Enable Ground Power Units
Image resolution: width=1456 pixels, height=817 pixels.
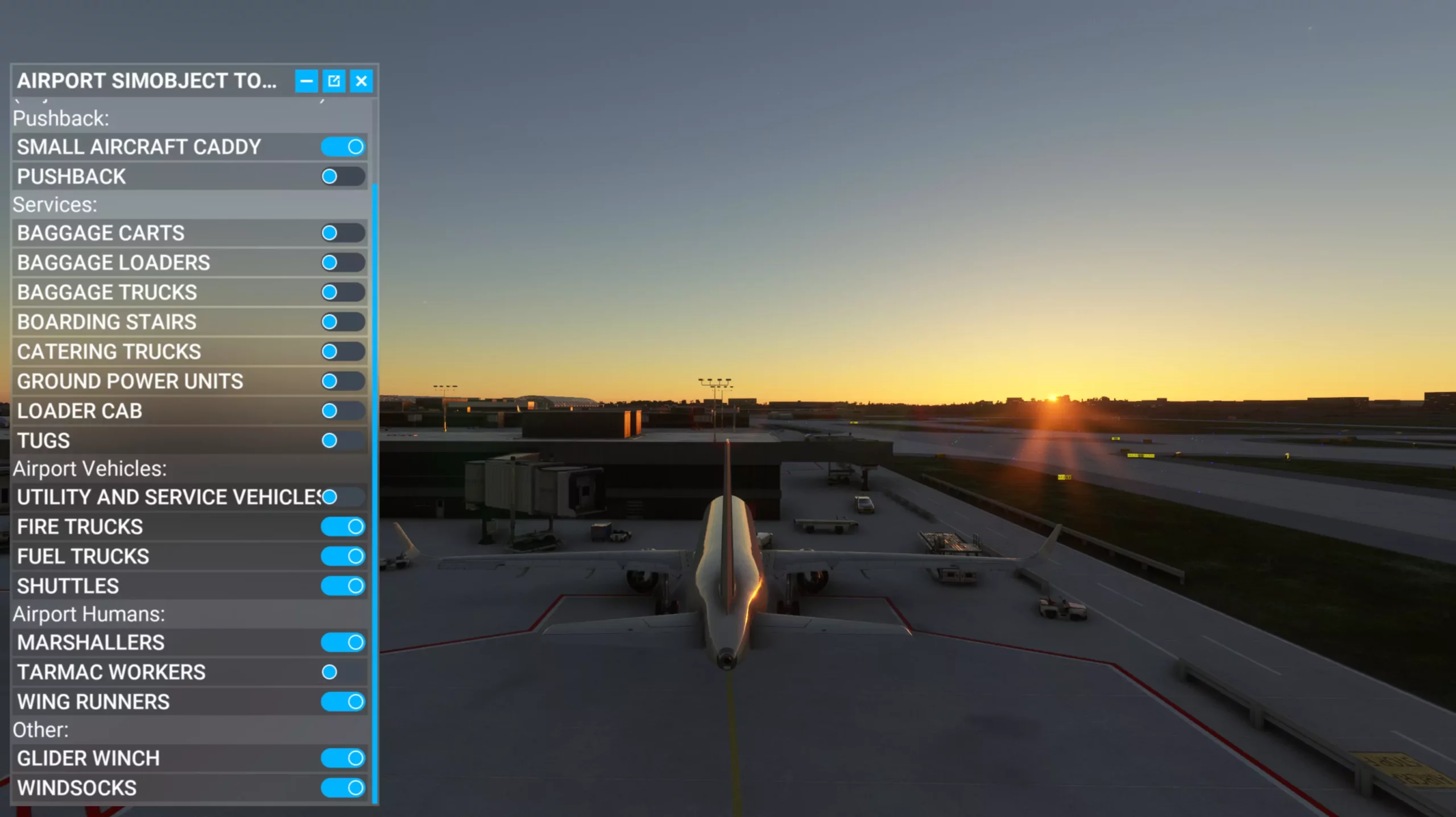[343, 381]
